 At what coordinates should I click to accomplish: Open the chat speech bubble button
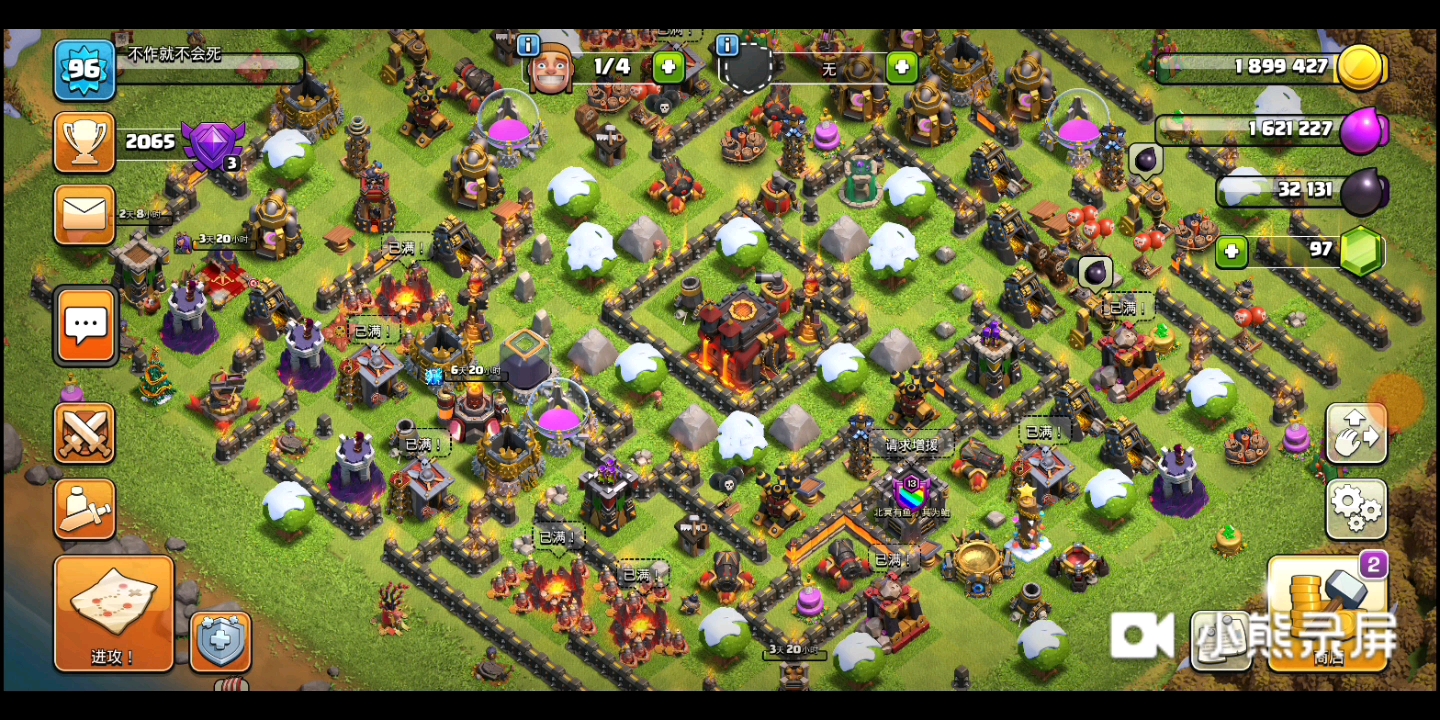tap(86, 325)
